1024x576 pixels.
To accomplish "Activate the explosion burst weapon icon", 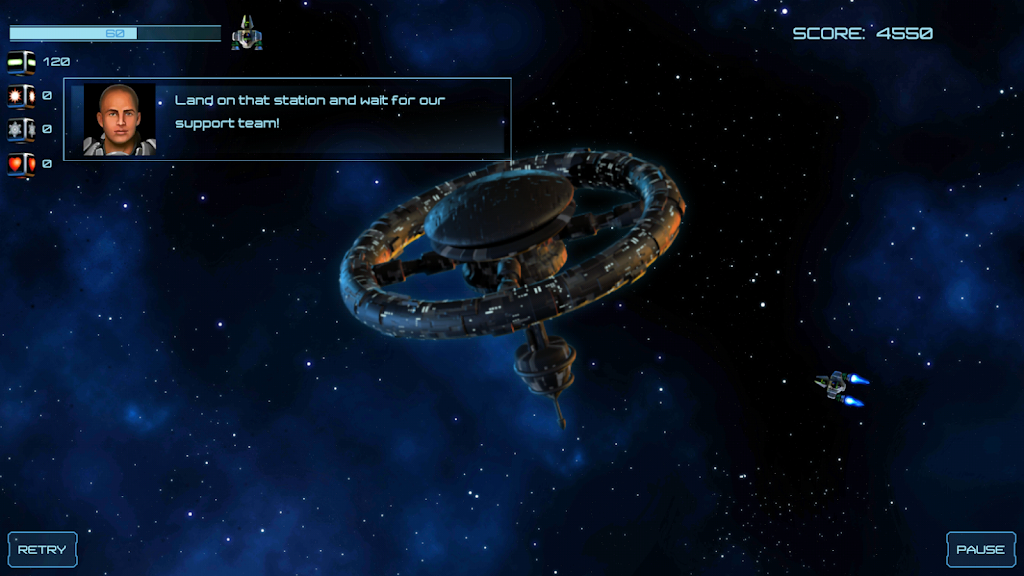I will 22,96.
